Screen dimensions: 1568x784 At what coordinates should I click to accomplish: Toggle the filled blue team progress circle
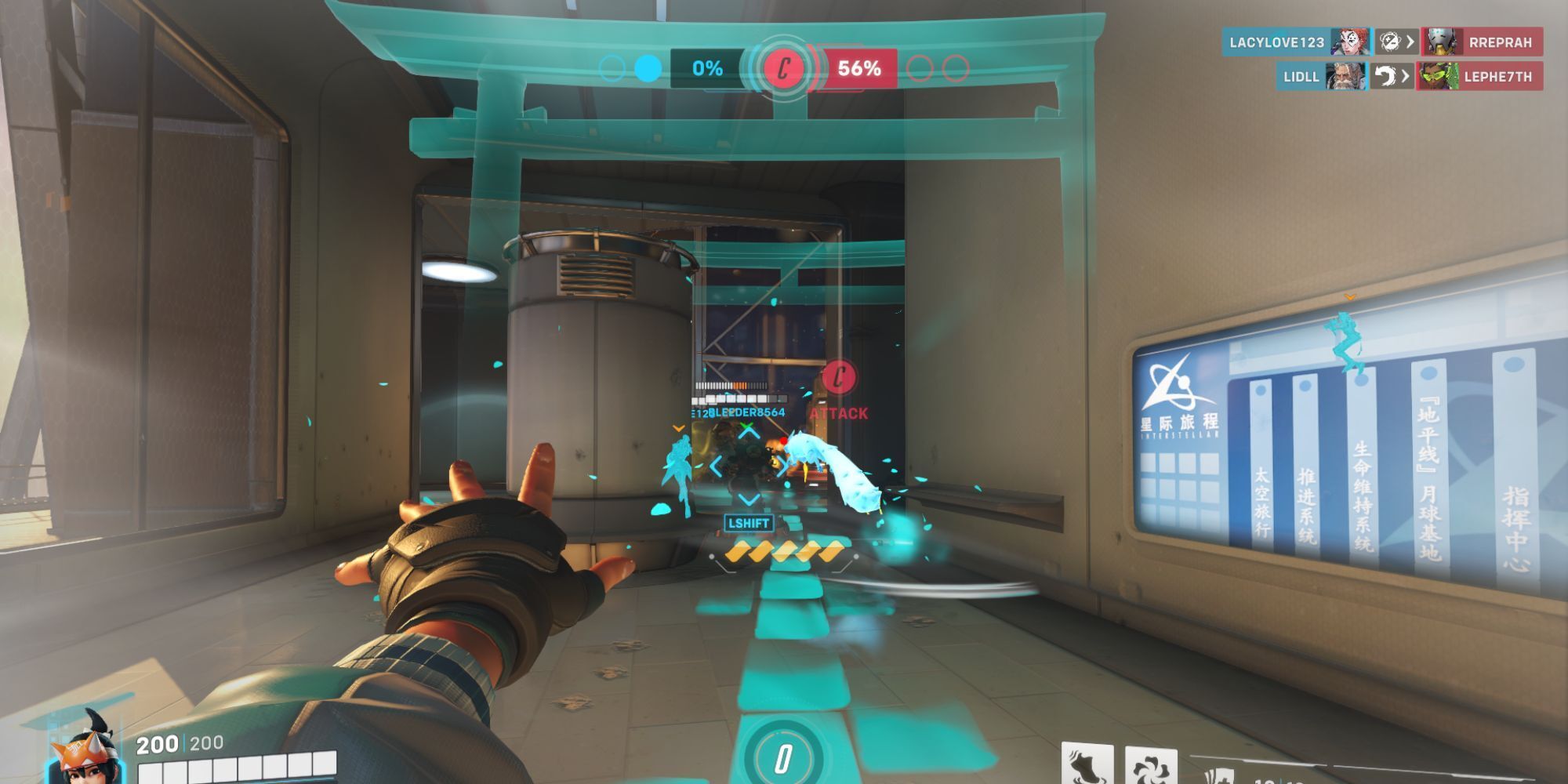point(648,68)
